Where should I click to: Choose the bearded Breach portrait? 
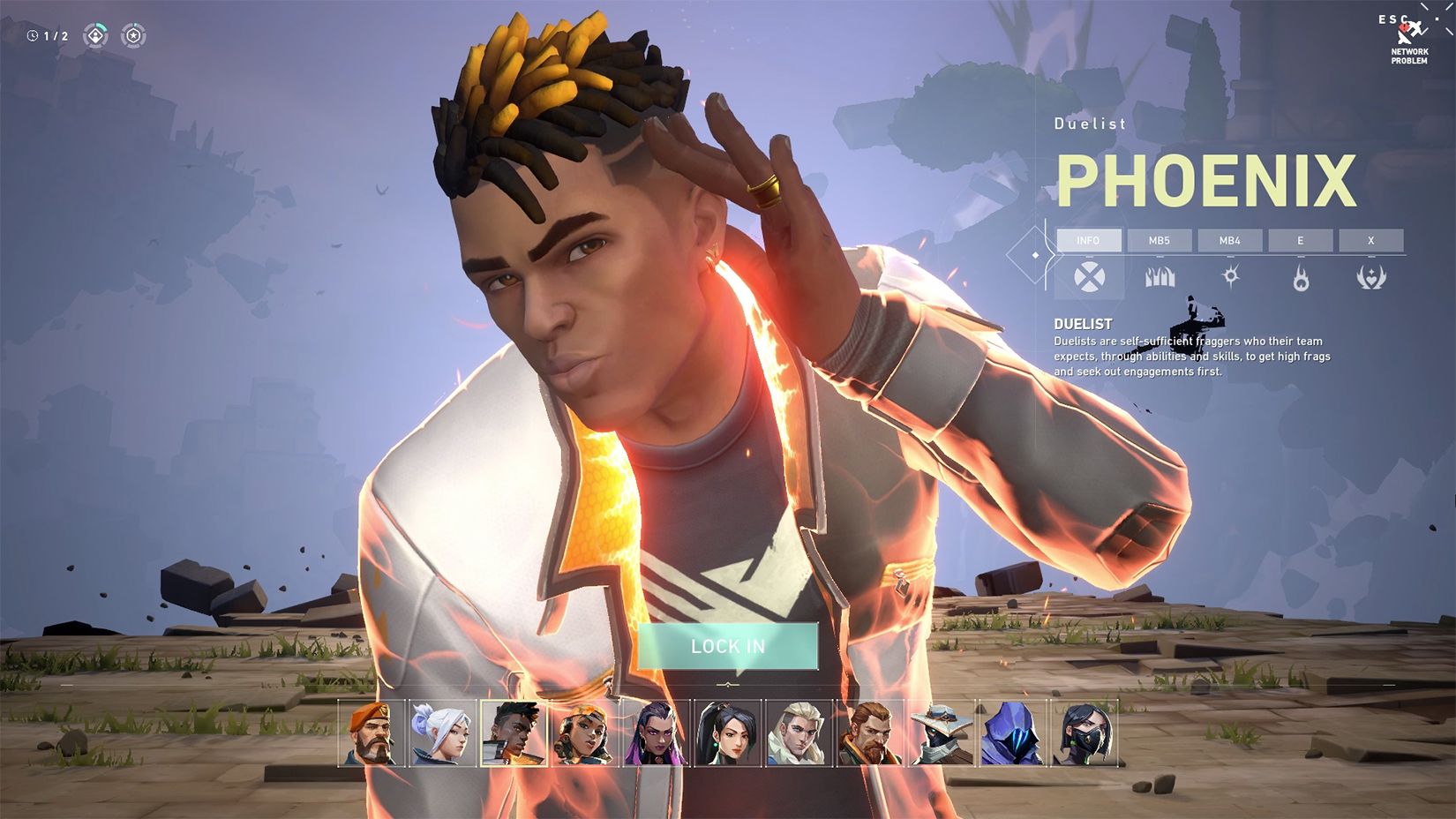tap(871, 733)
